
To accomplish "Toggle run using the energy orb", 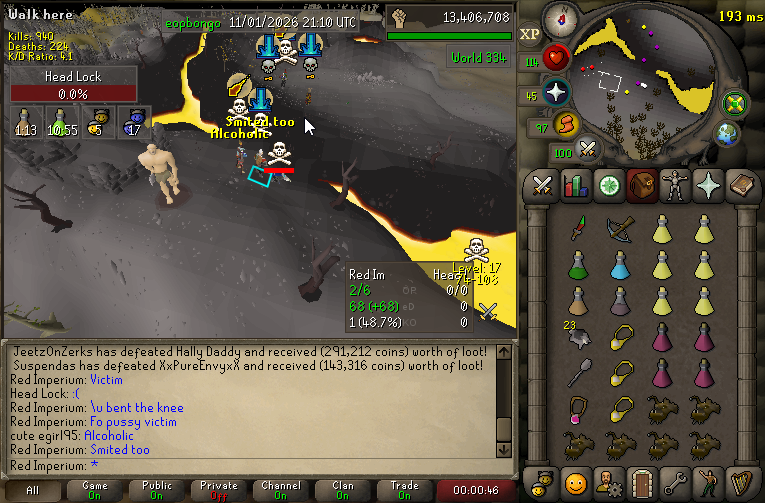I will coord(566,125).
